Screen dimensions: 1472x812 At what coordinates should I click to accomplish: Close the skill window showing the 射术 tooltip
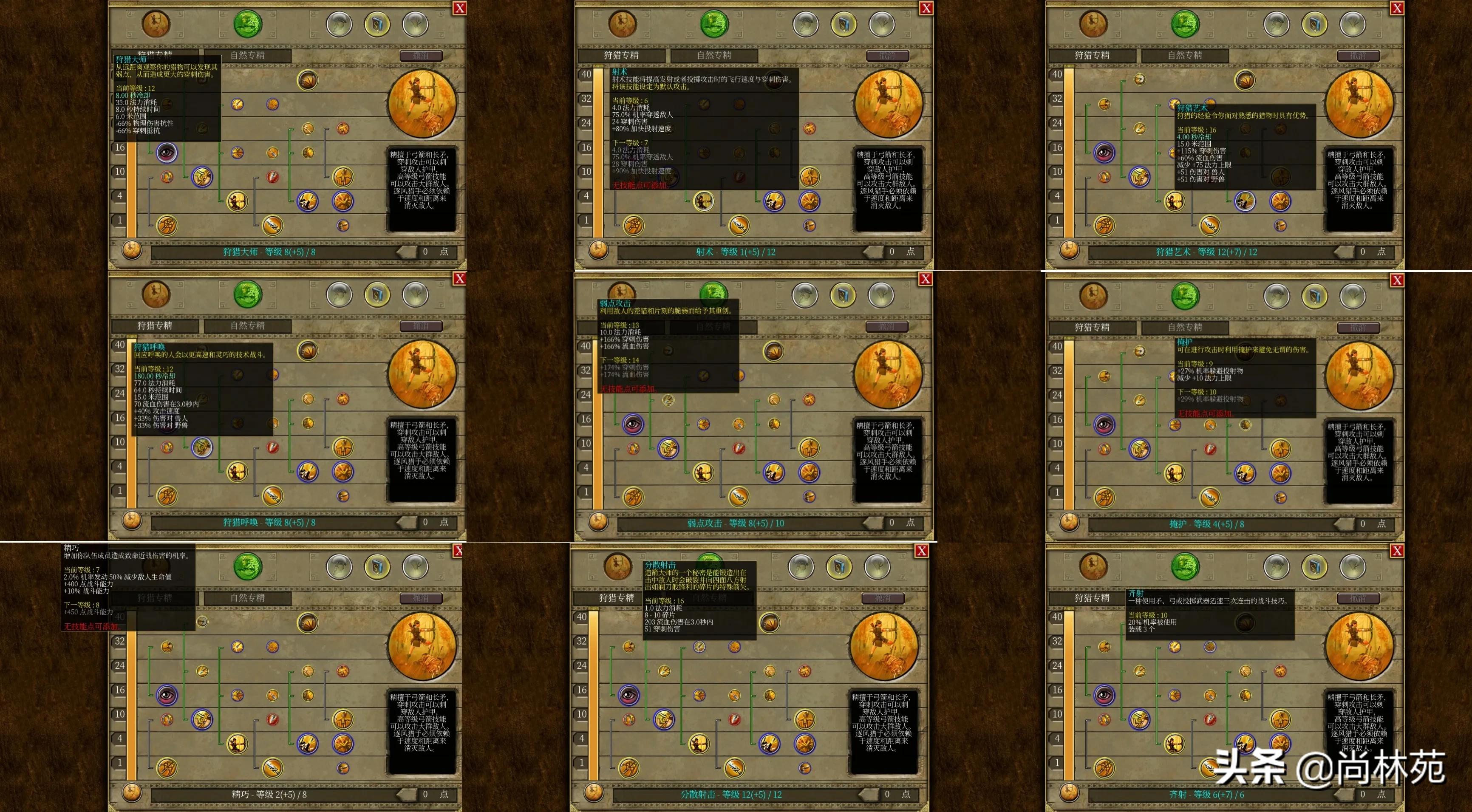[x=926, y=8]
